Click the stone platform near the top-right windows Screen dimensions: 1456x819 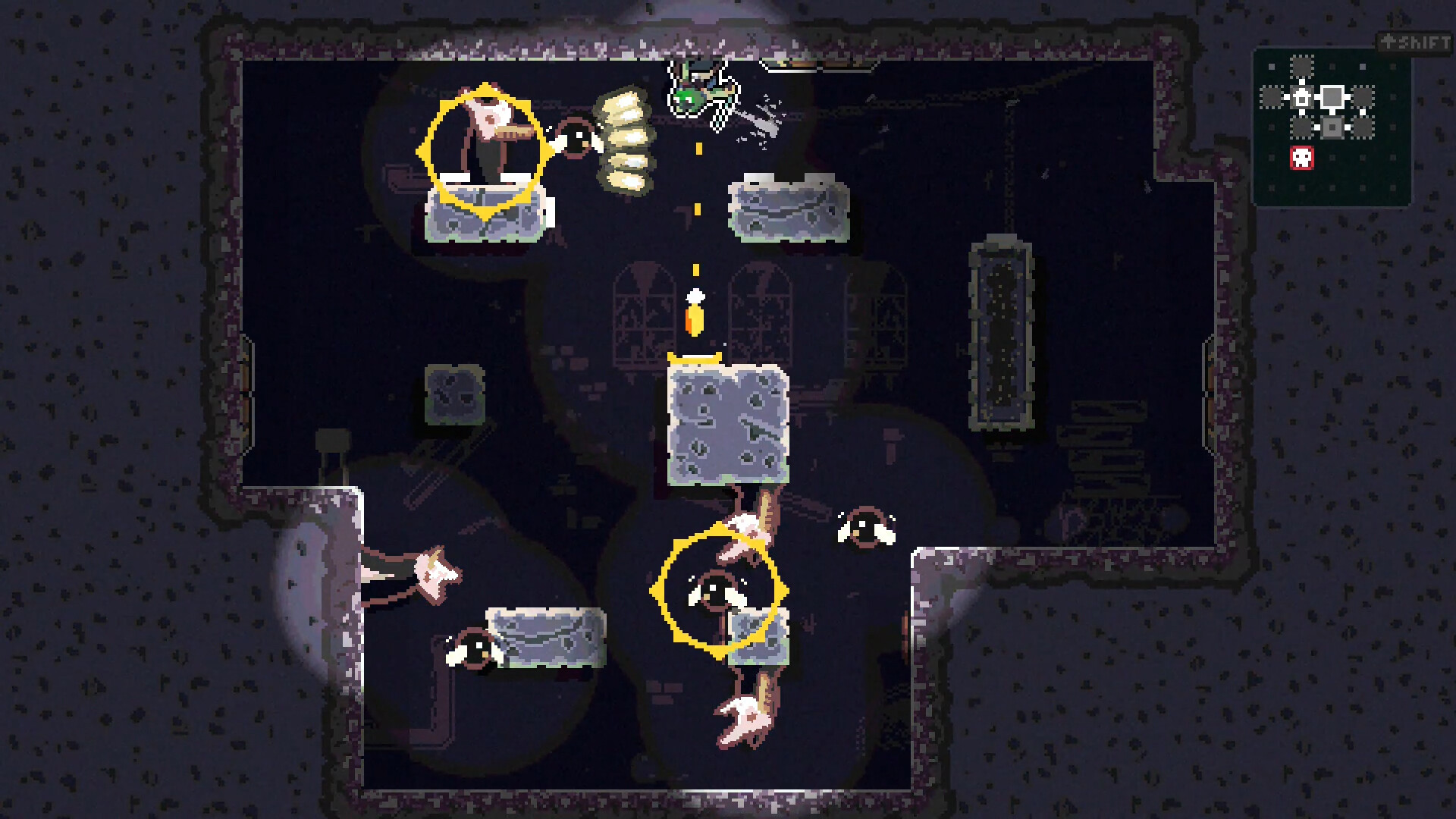[789, 209]
